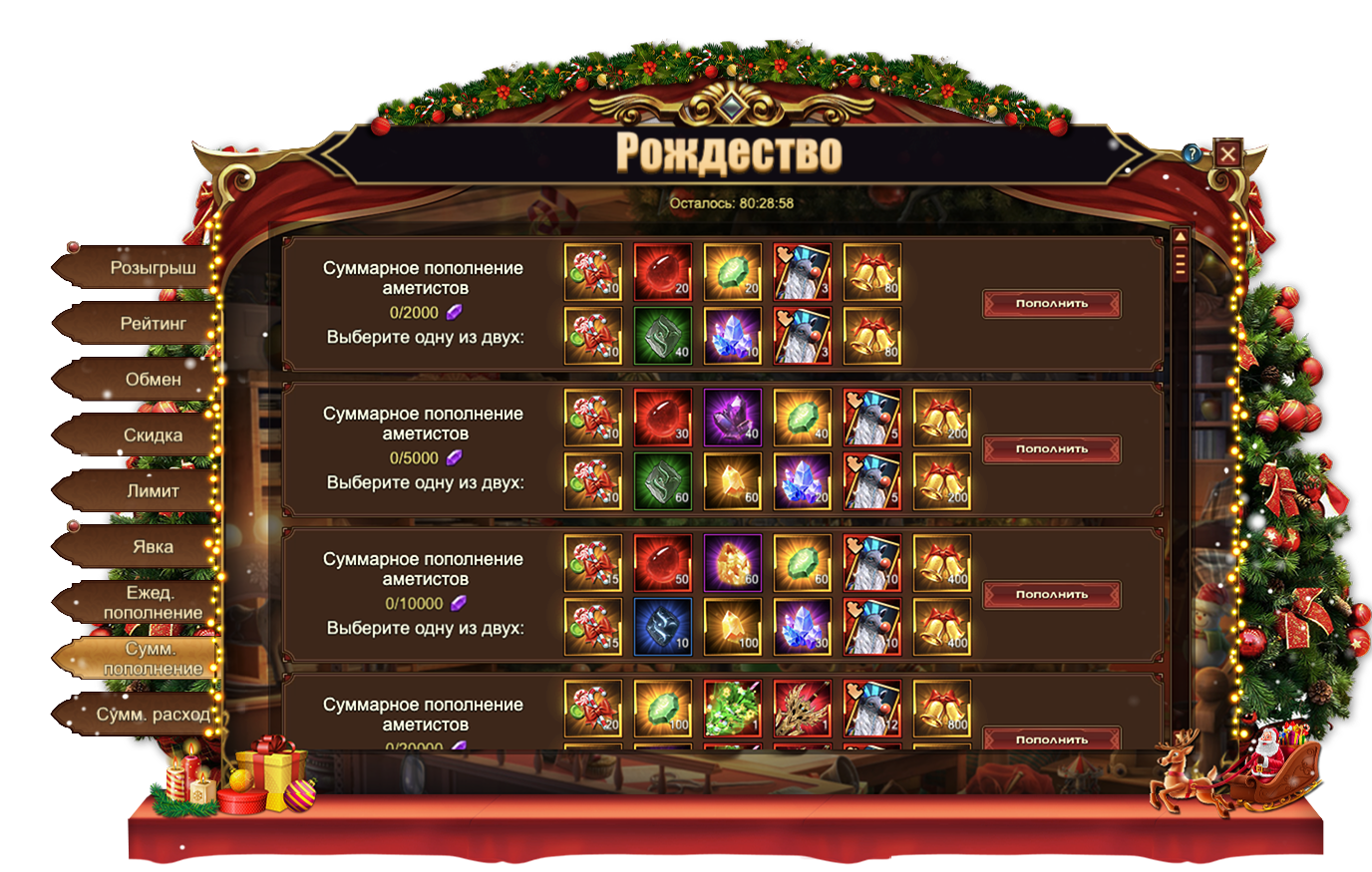
Task: Pick the green rune x60 reward in the 5000 tier
Action: coord(663,481)
